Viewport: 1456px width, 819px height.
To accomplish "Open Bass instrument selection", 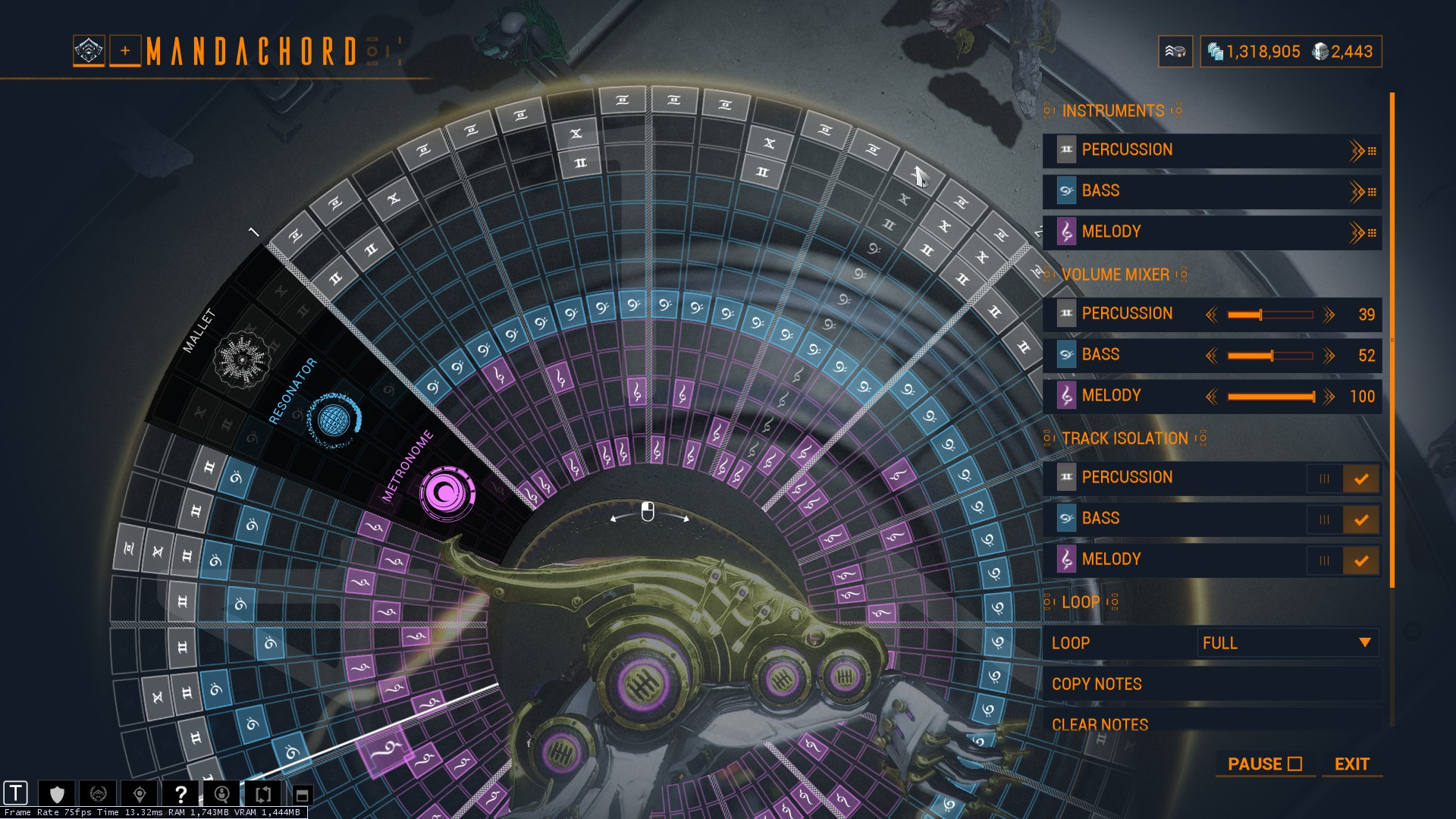I will [x=1211, y=191].
